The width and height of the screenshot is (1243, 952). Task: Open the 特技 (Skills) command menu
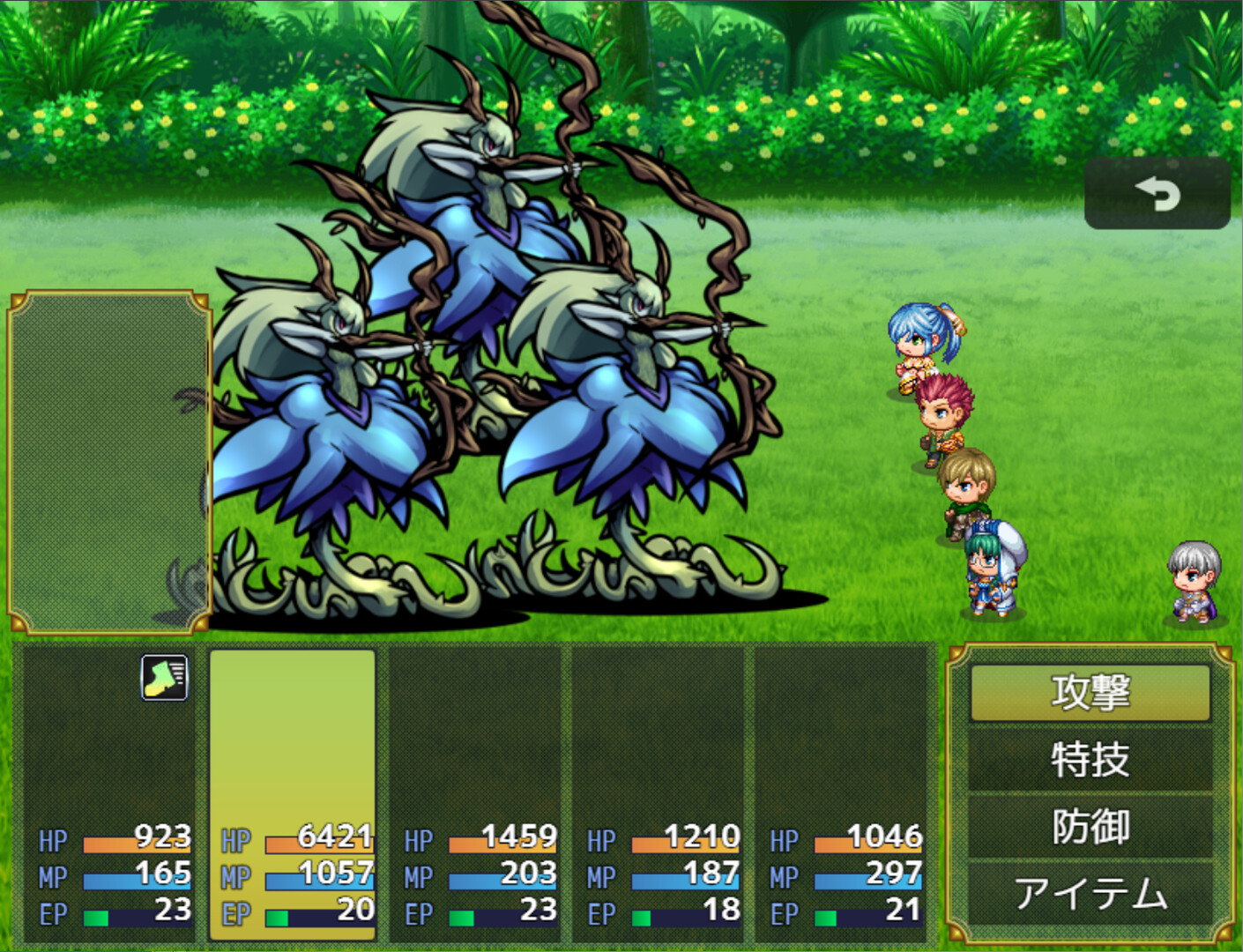tap(1090, 758)
